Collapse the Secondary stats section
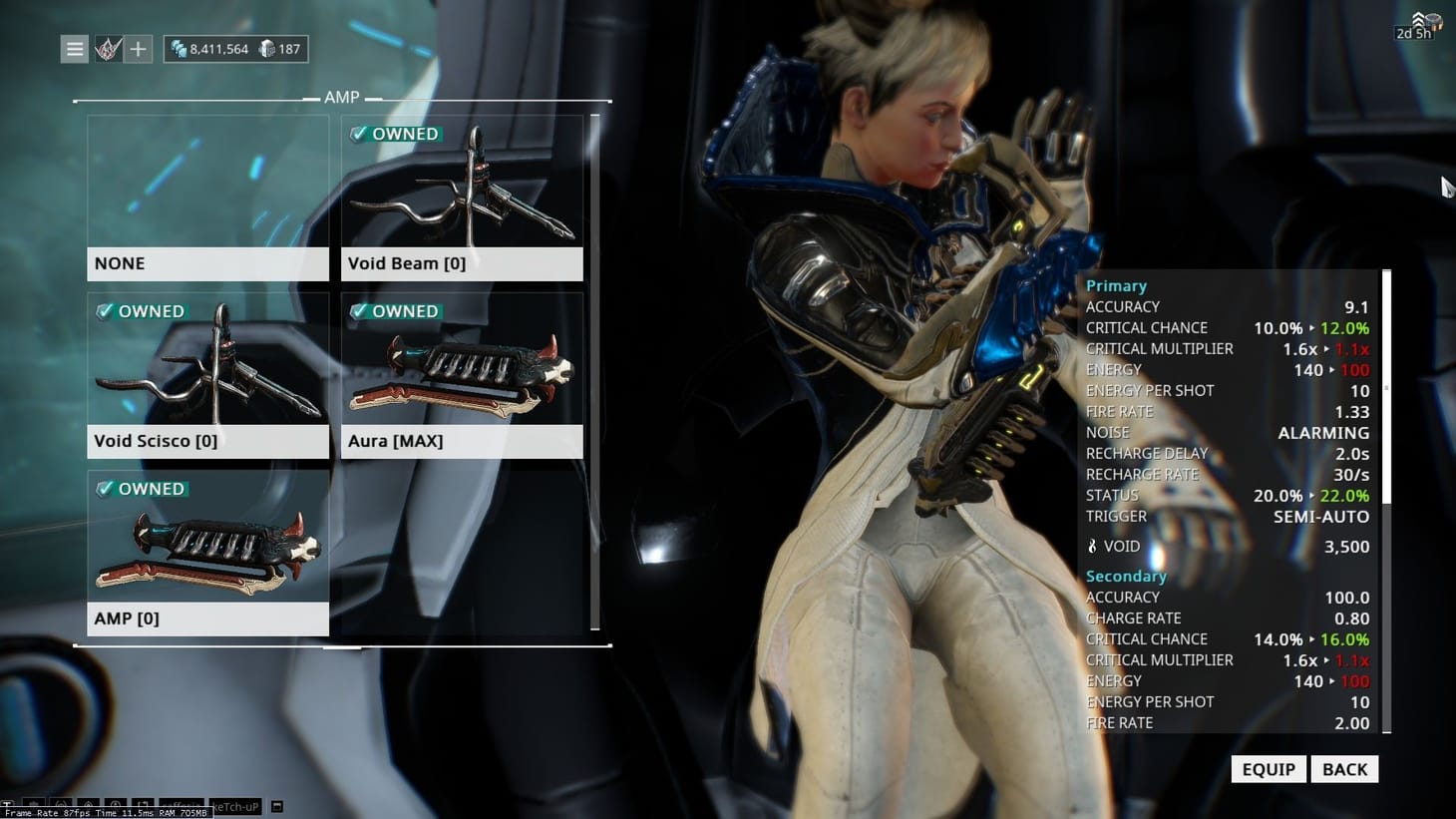The height and width of the screenshot is (819, 1456). pyautogui.click(x=1125, y=576)
